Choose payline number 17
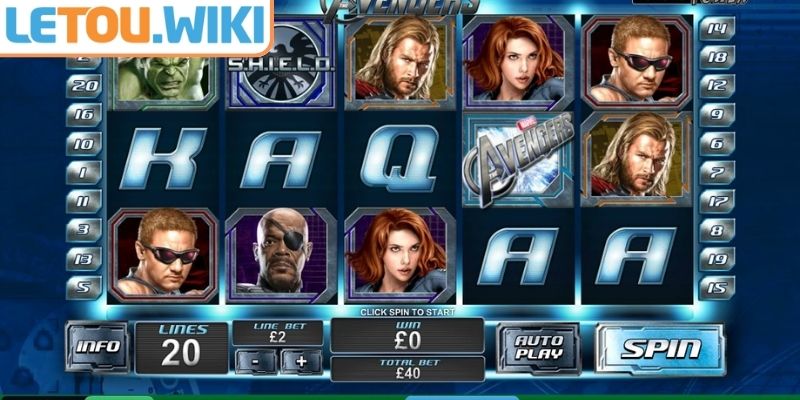Screen dimensions: 800x400 click(716, 201)
